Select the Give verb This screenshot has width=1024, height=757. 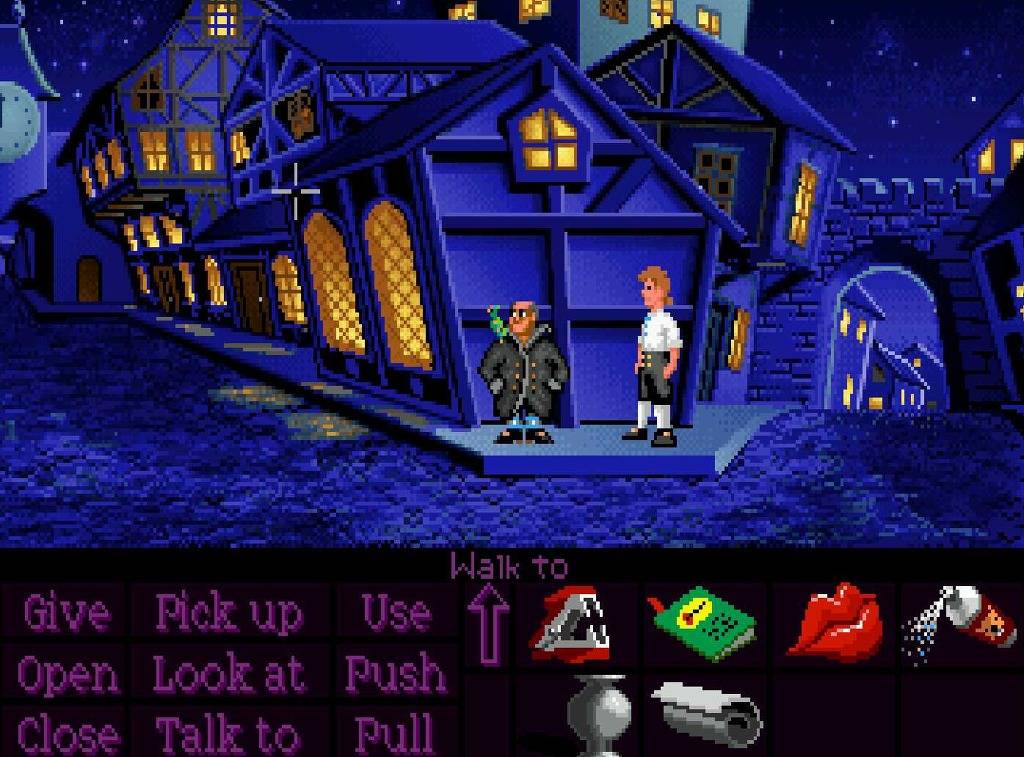coord(66,612)
